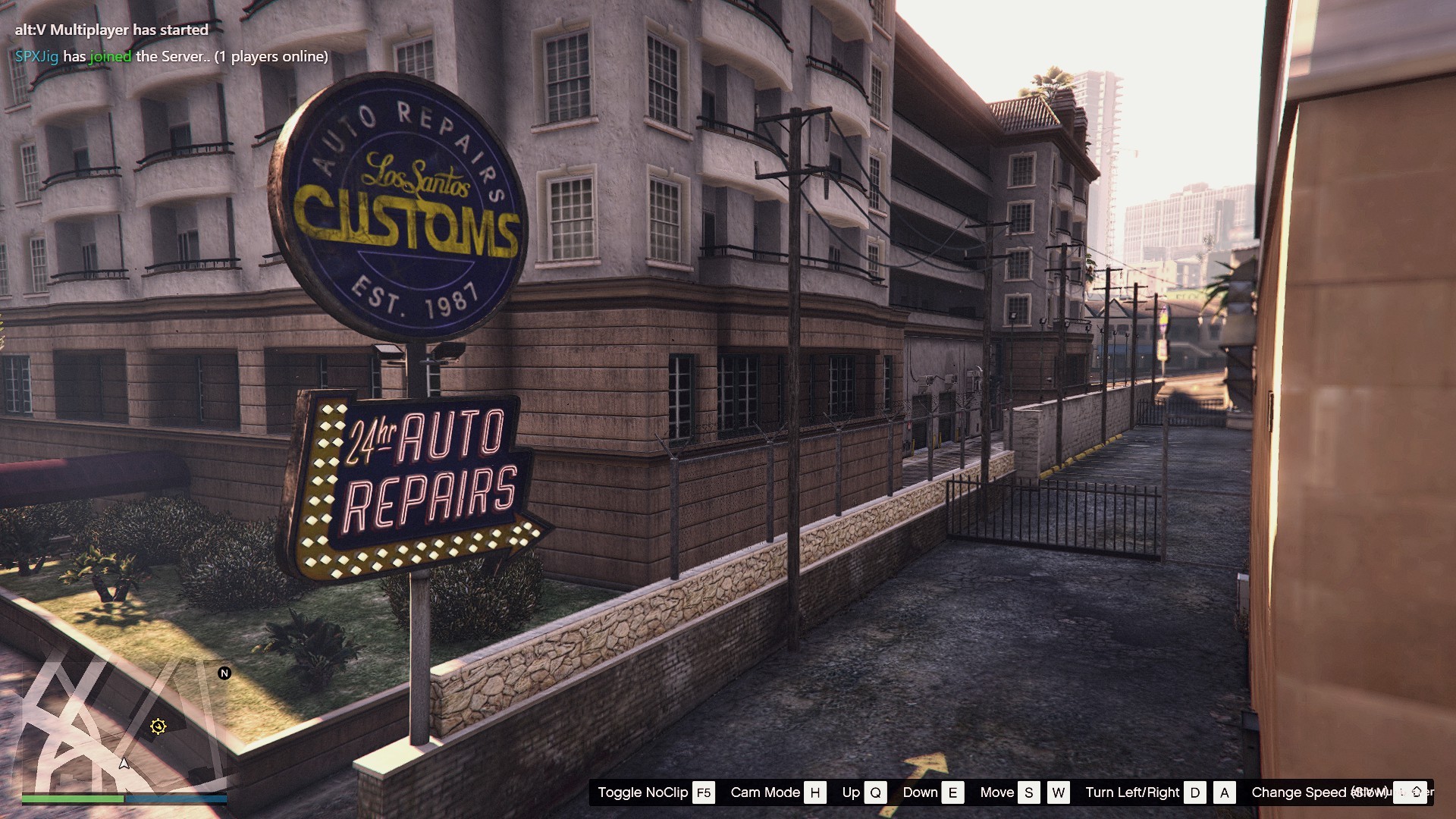Screen dimensions: 1456x819
Task: Click the north compass marker on minimap
Action: (224, 673)
